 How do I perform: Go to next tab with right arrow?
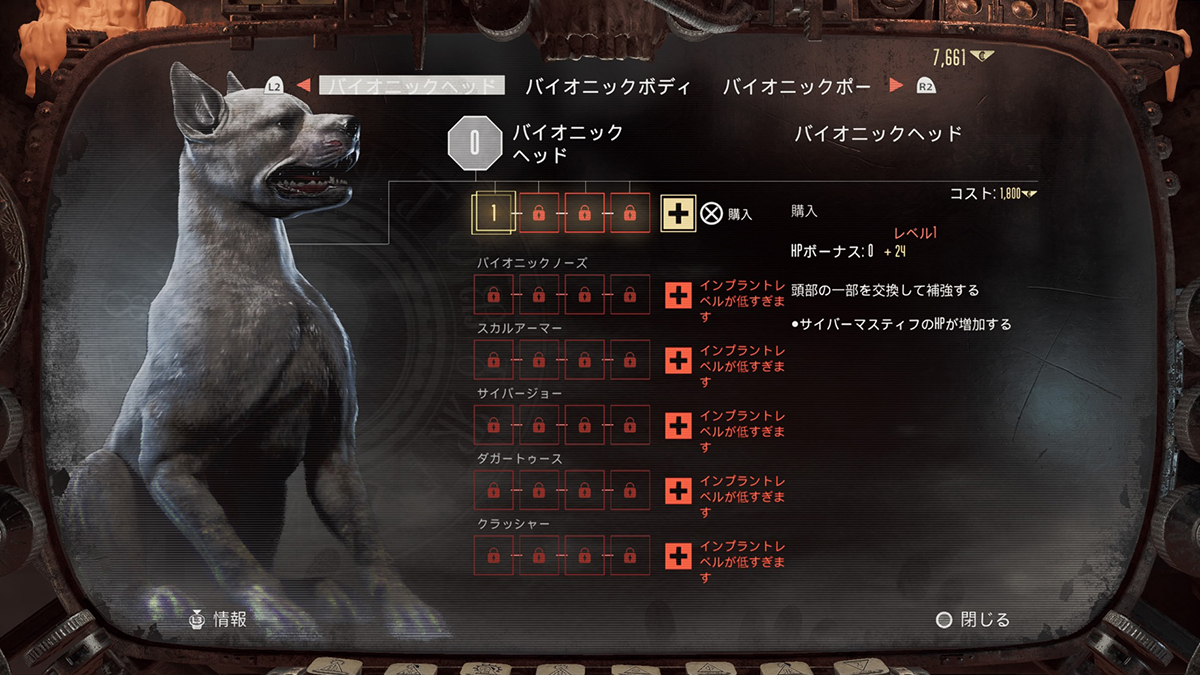point(896,86)
